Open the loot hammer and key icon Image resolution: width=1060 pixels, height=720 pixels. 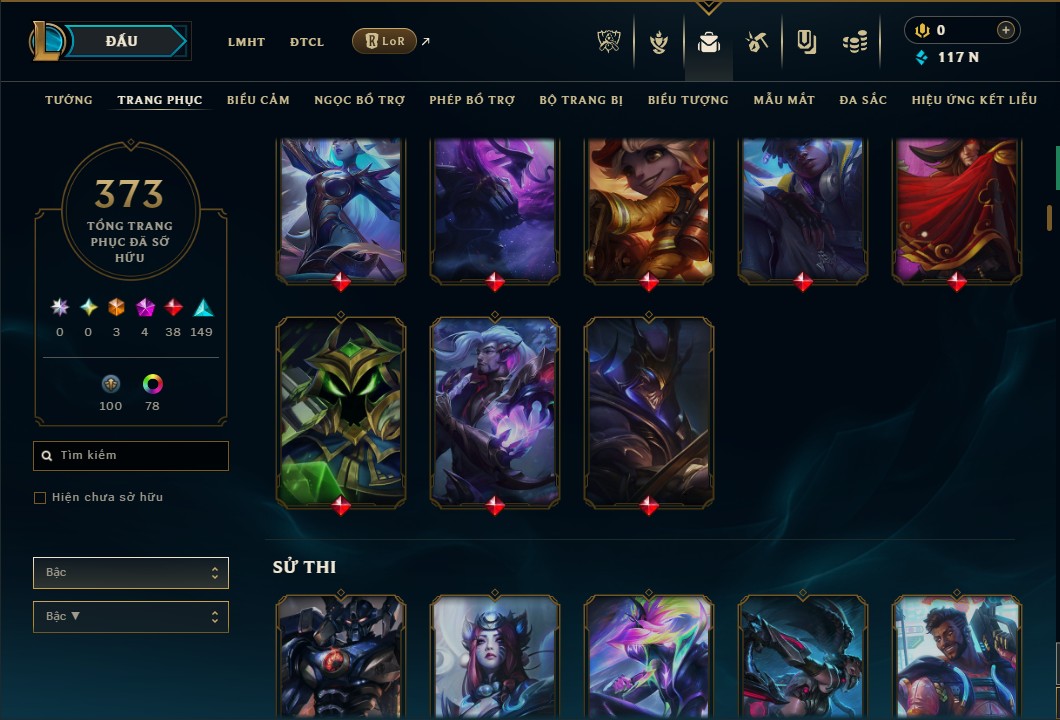[x=757, y=42]
